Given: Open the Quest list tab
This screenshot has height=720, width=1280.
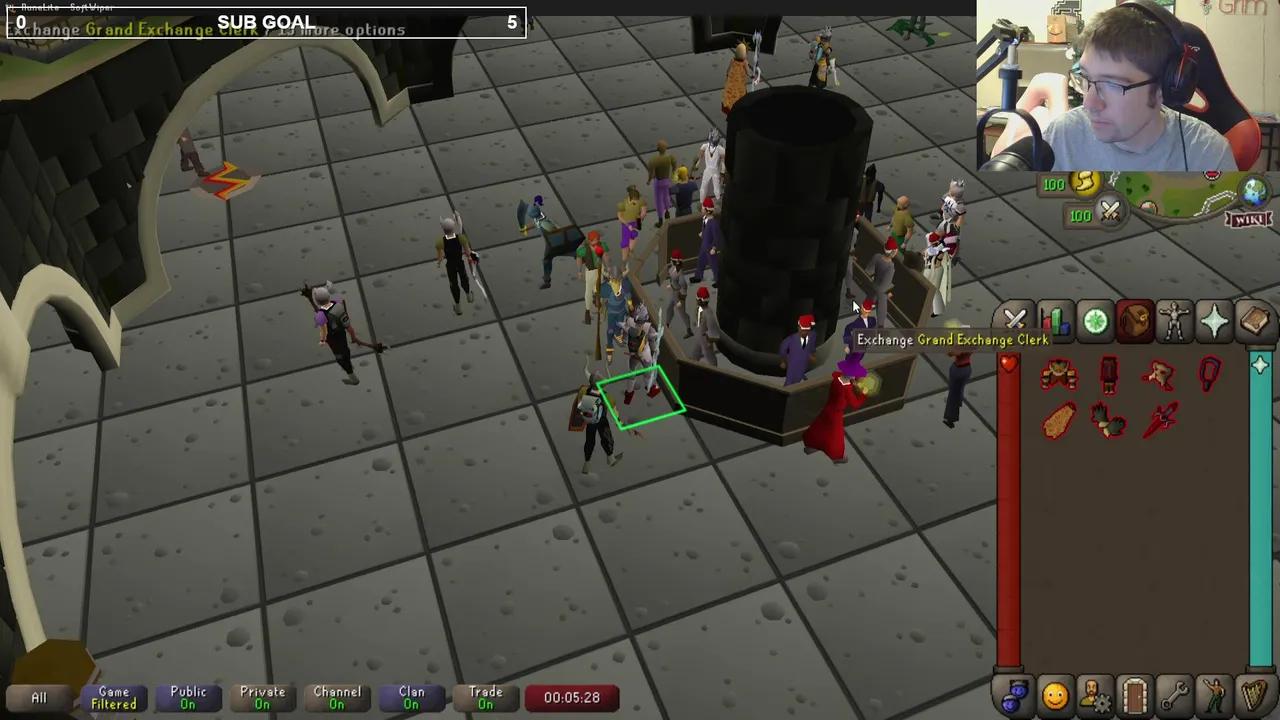Looking at the screenshot, I should (1095, 320).
